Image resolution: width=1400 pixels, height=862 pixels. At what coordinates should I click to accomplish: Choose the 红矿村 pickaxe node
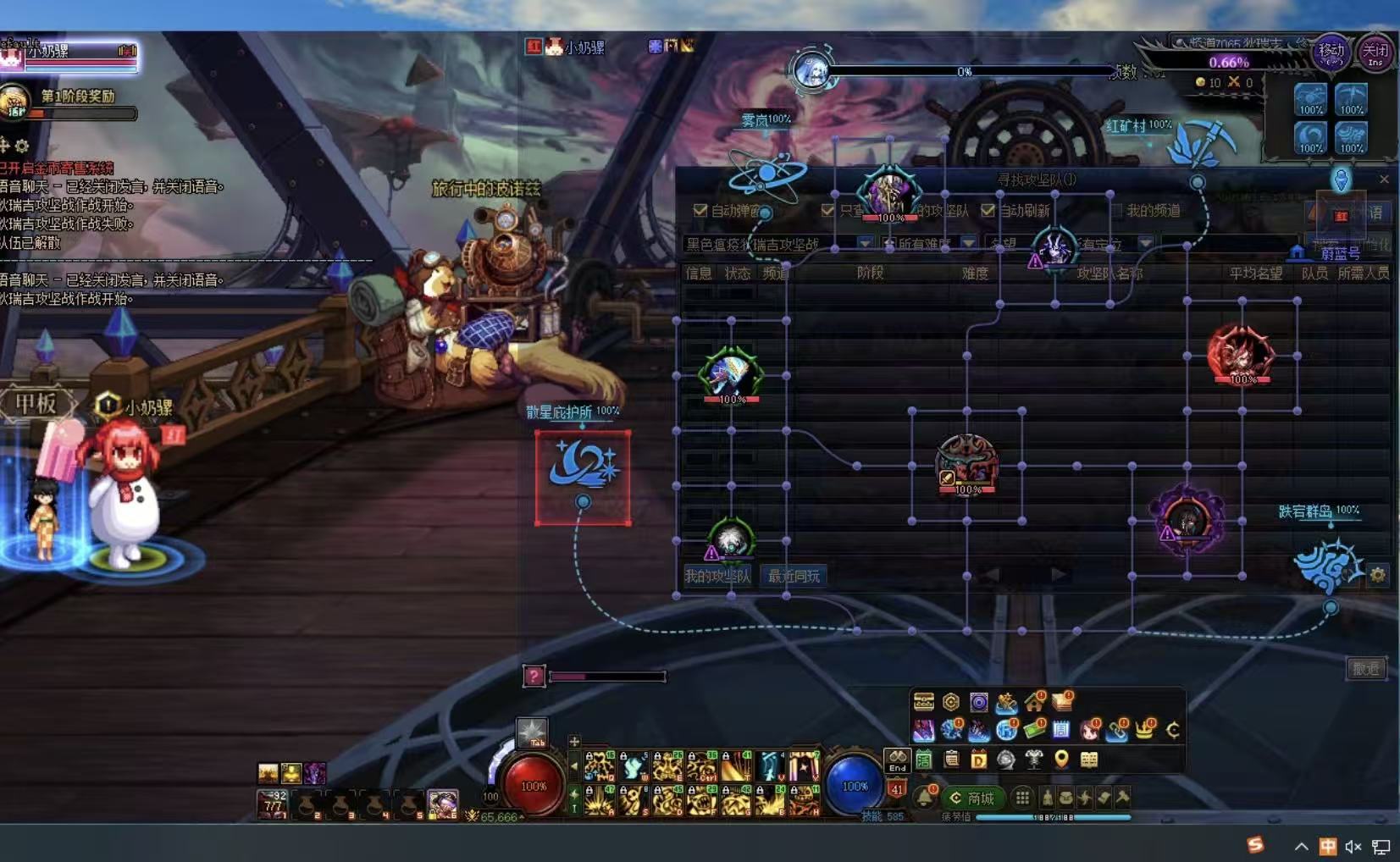[1201, 146]
